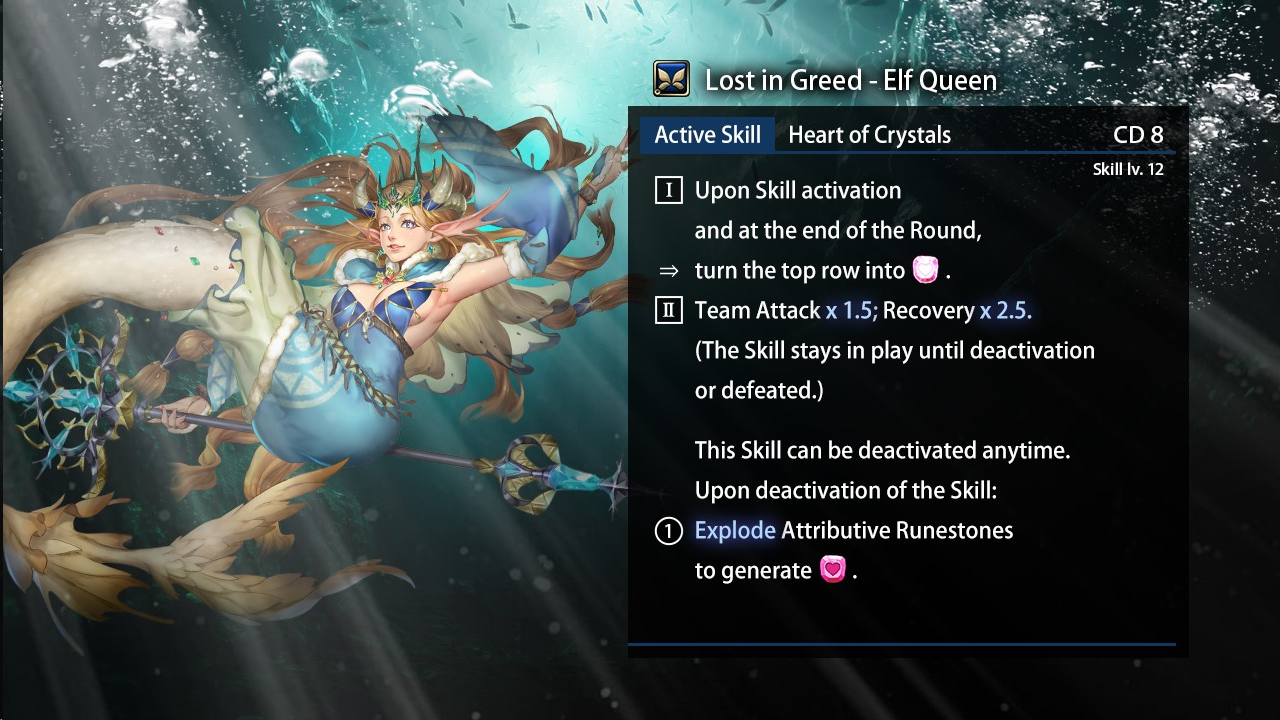This screenshot has width=1280, height=720.
Task: Click the Elf Queen race icon
Action: [x=671, y=79]
